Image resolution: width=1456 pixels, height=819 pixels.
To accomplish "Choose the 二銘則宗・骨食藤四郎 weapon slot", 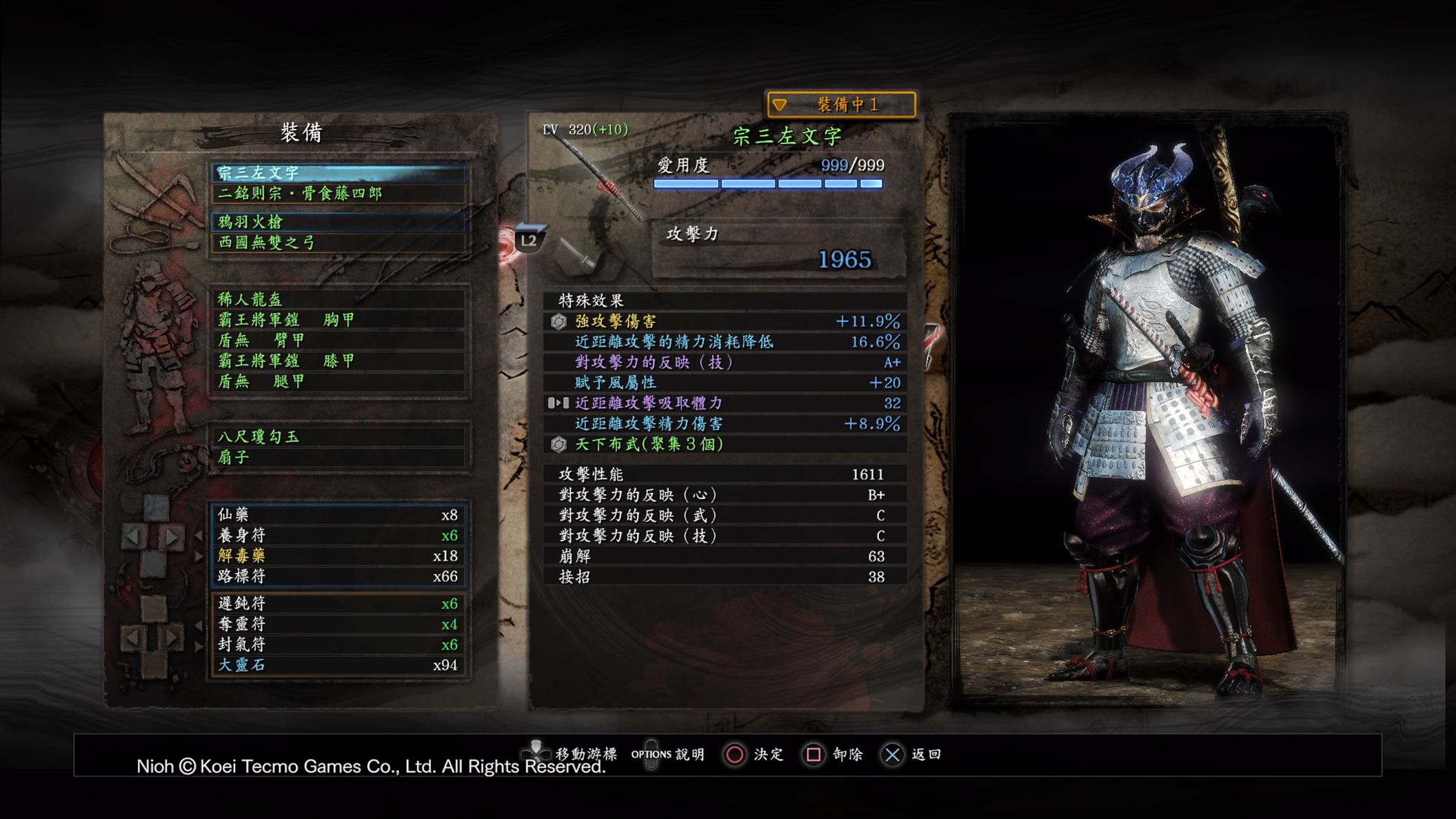I will [338, 193].
